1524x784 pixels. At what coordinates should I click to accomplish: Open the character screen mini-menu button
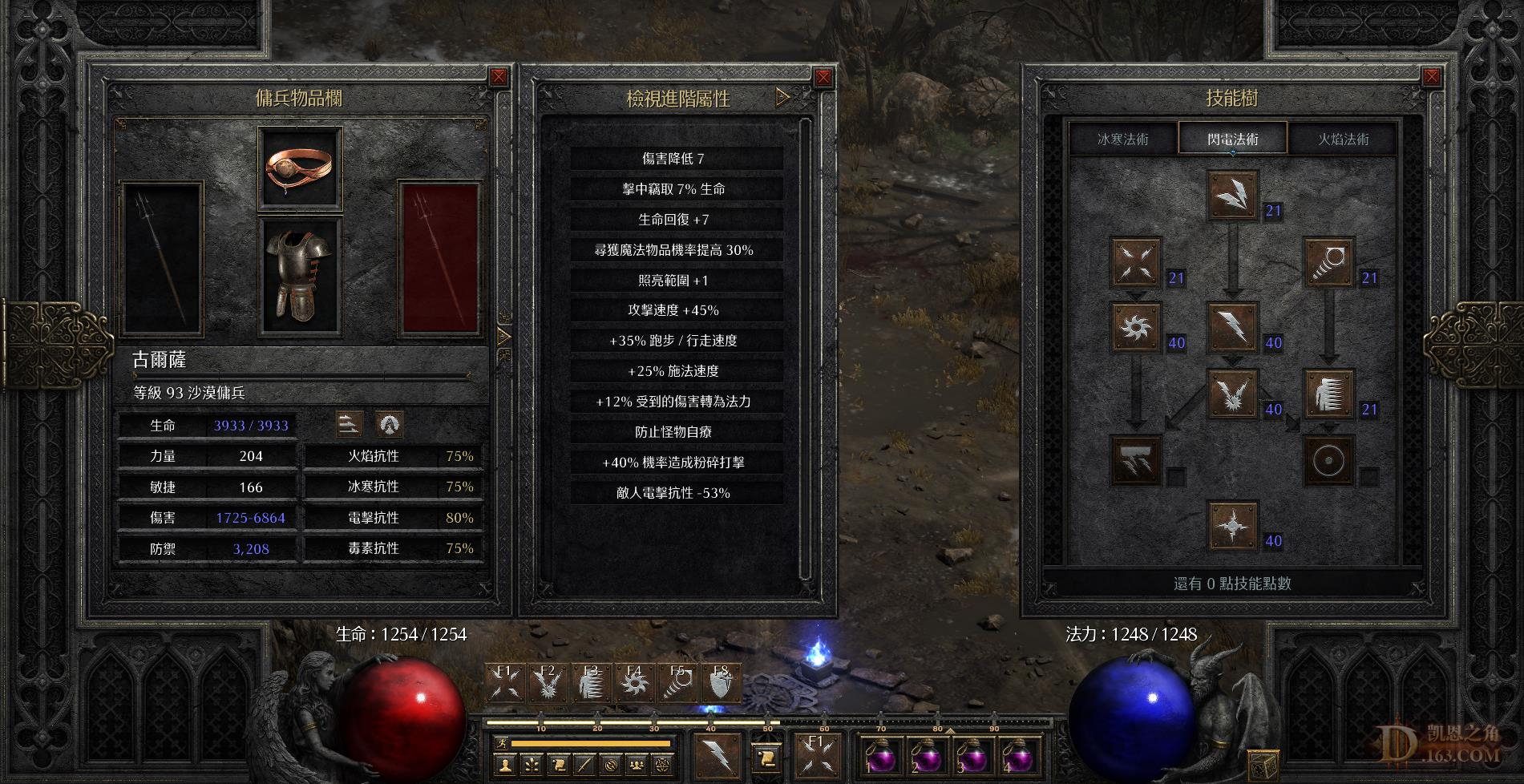click(505, 765)
